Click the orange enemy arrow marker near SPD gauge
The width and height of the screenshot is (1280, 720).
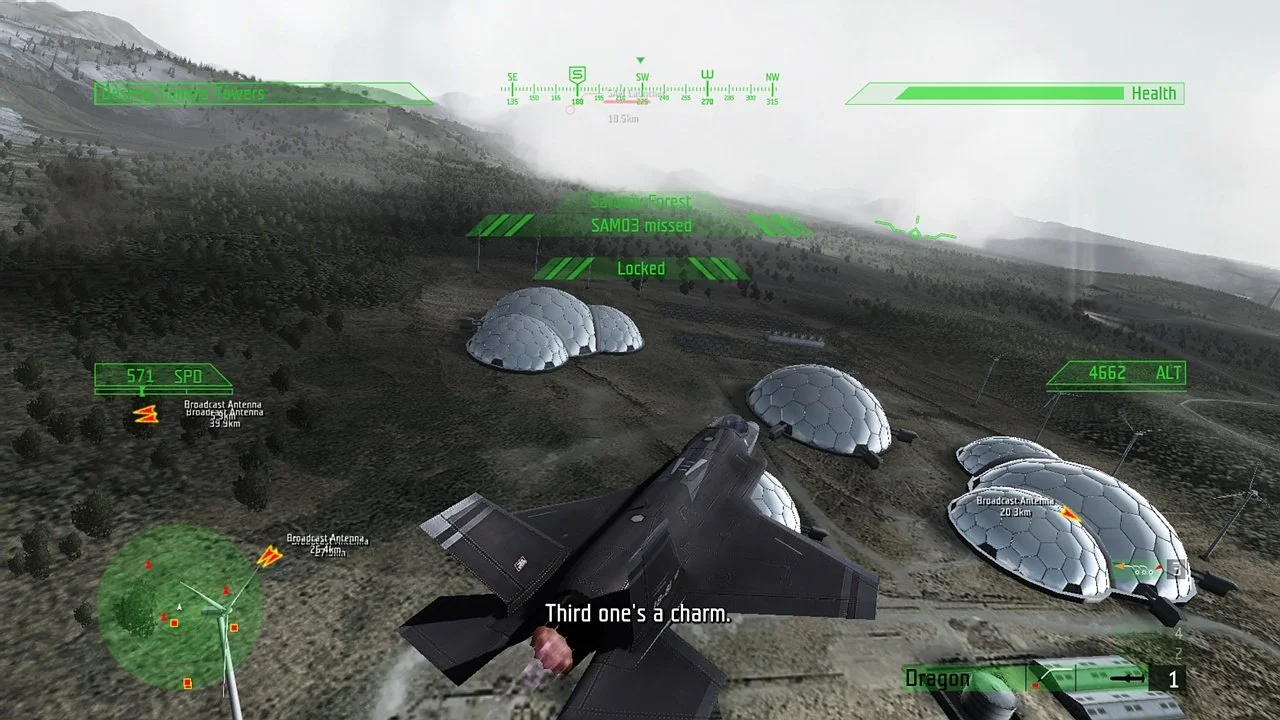click(146, 414)
